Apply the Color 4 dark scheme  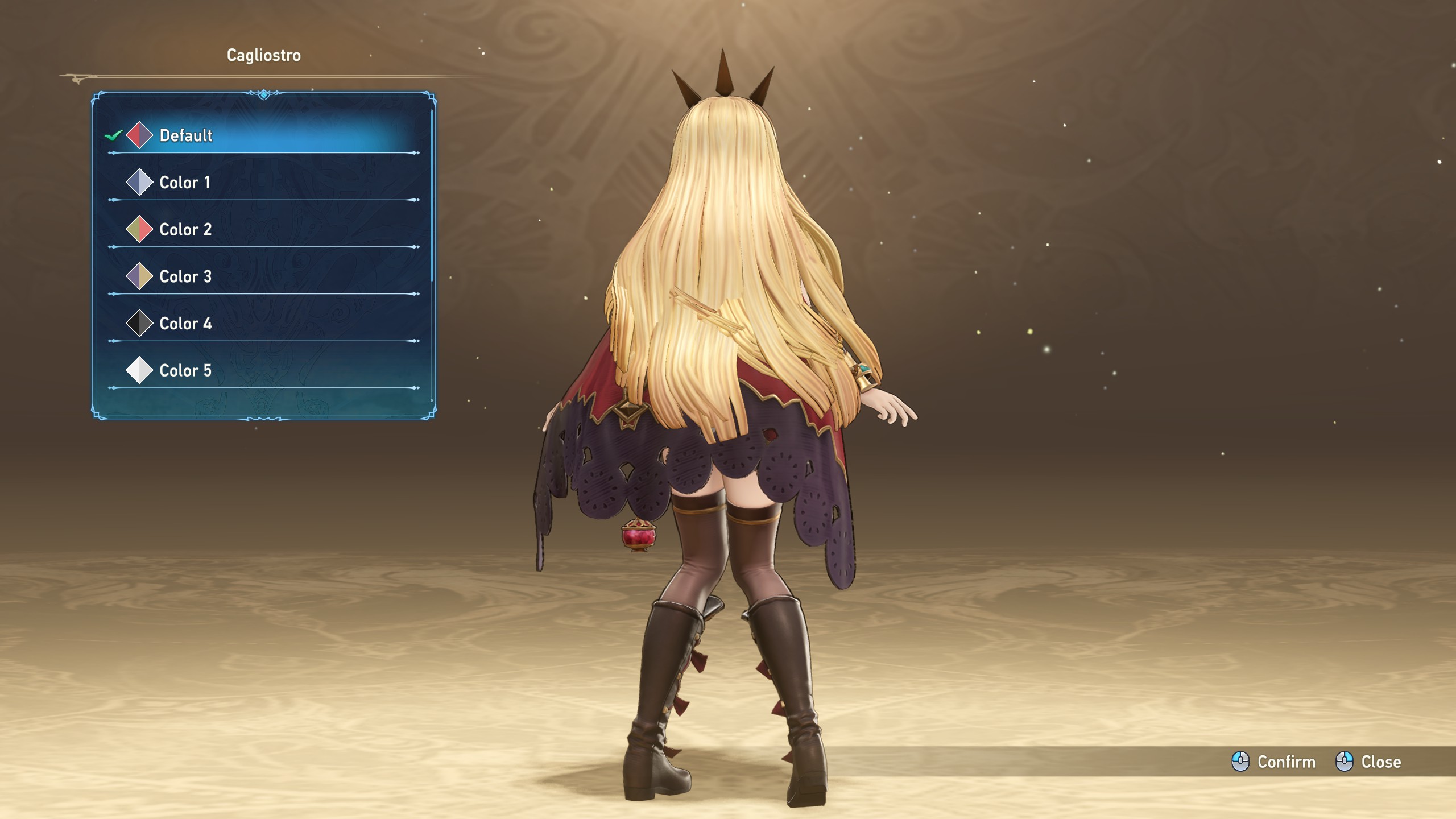185,324
